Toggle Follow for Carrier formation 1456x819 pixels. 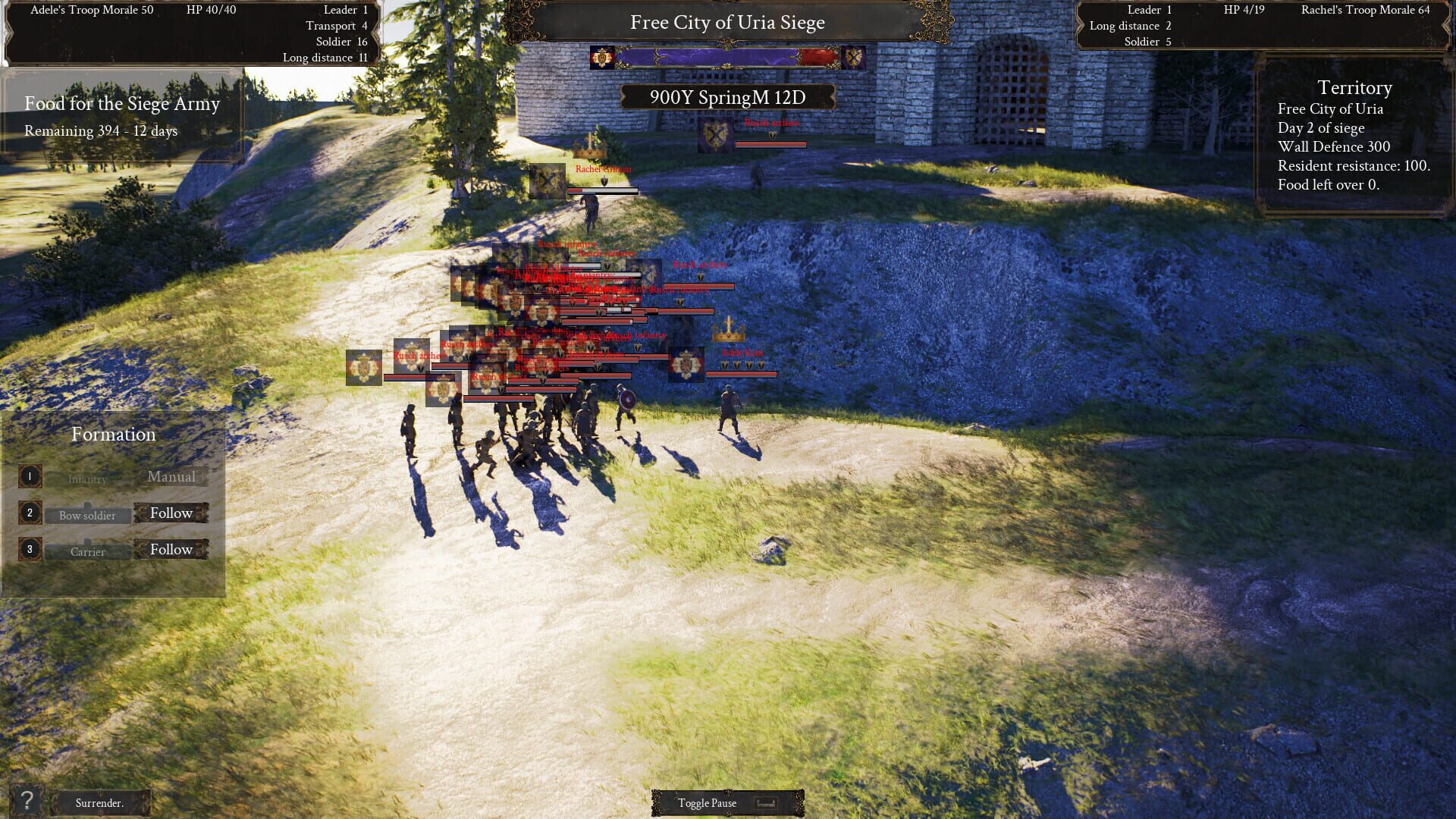[x=171, y=548]
